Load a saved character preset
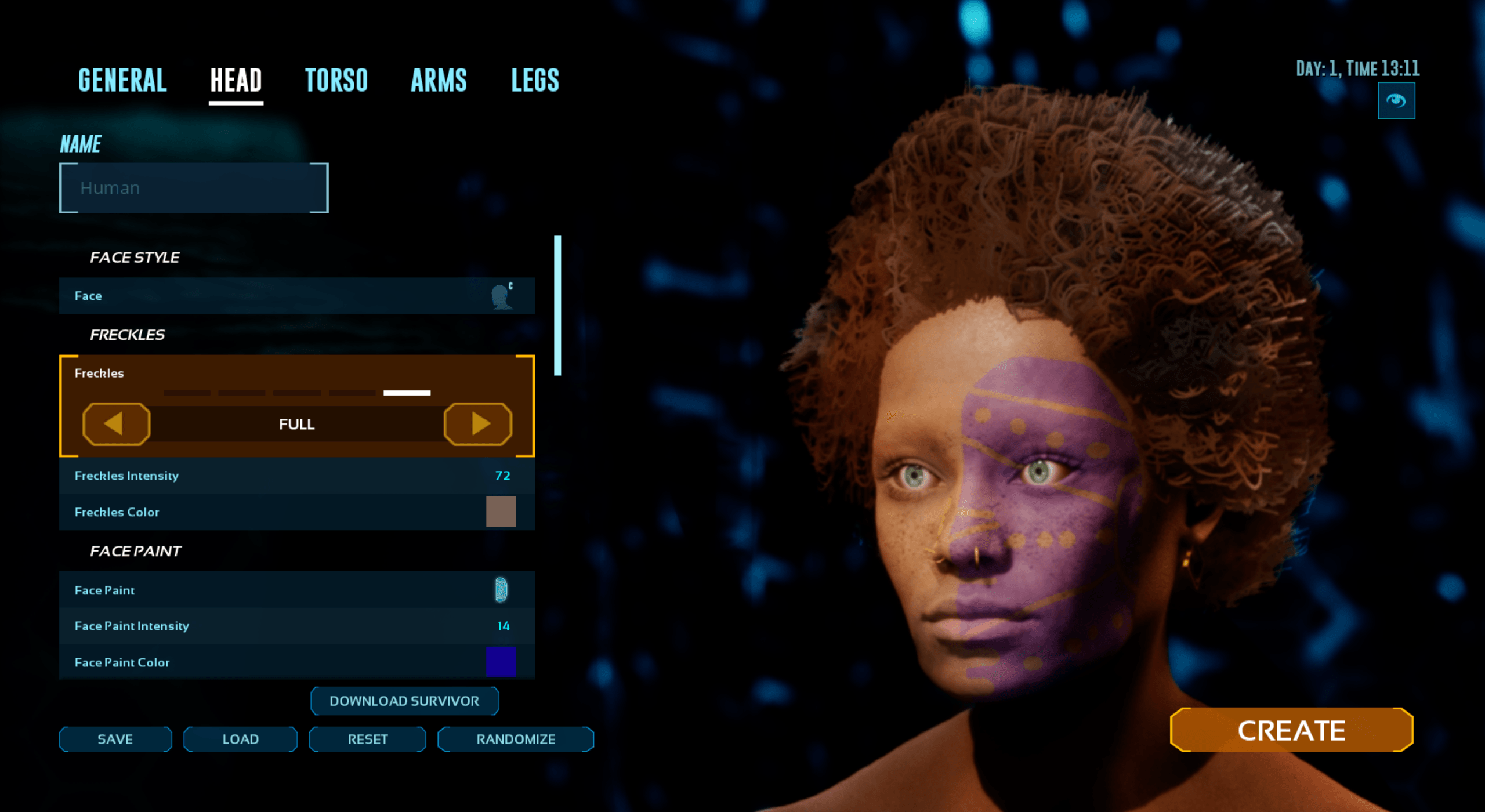Viewport: 1485px width, 812px height. click(x=240, y=739)
